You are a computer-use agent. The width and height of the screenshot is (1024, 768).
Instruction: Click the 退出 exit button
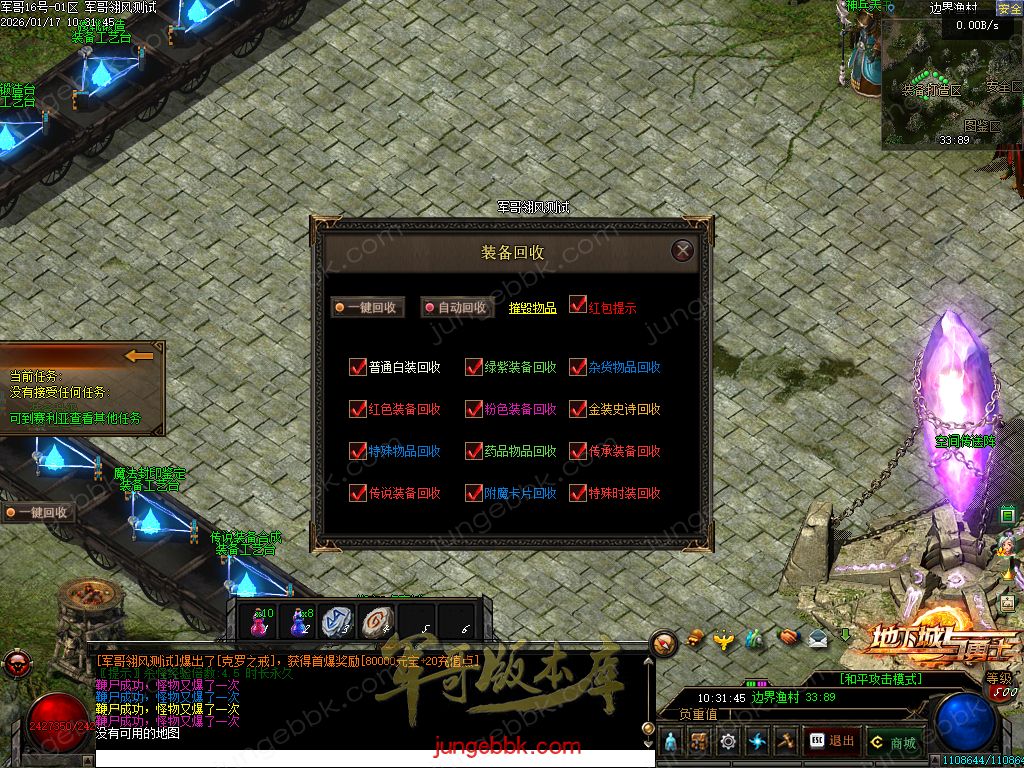[x=832, y=741]
